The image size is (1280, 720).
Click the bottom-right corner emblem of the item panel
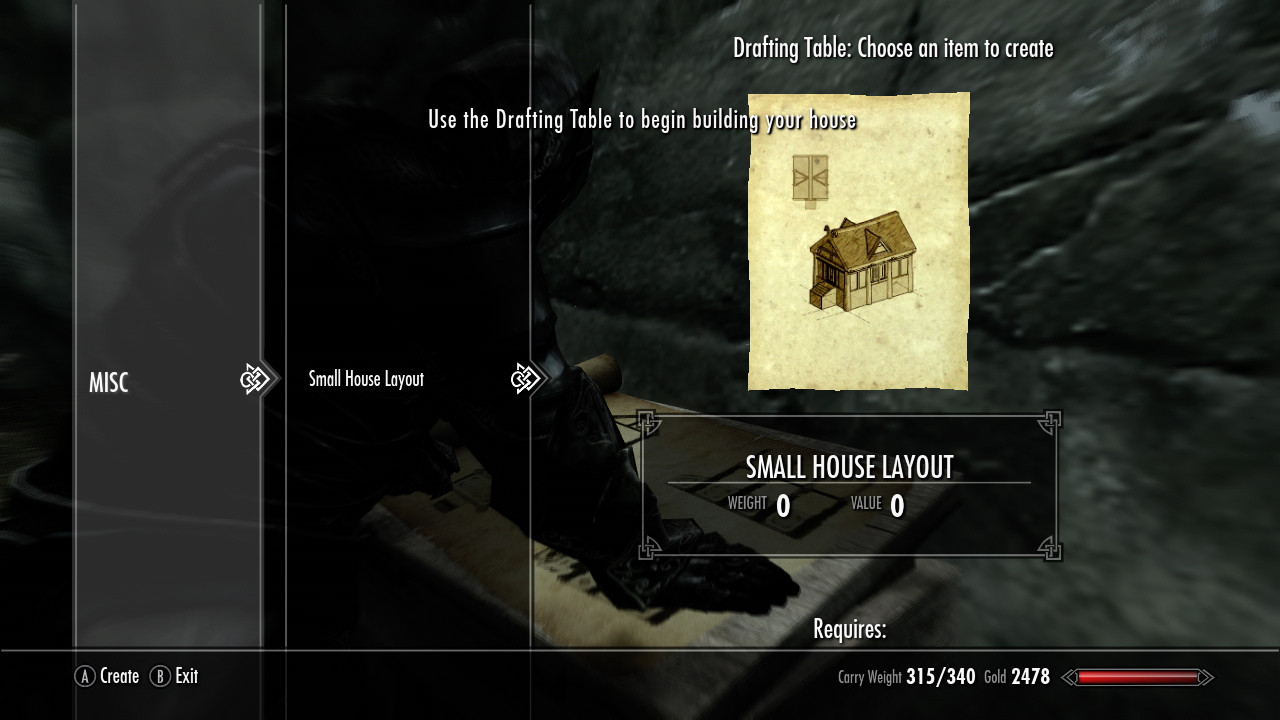[1051, 549]
